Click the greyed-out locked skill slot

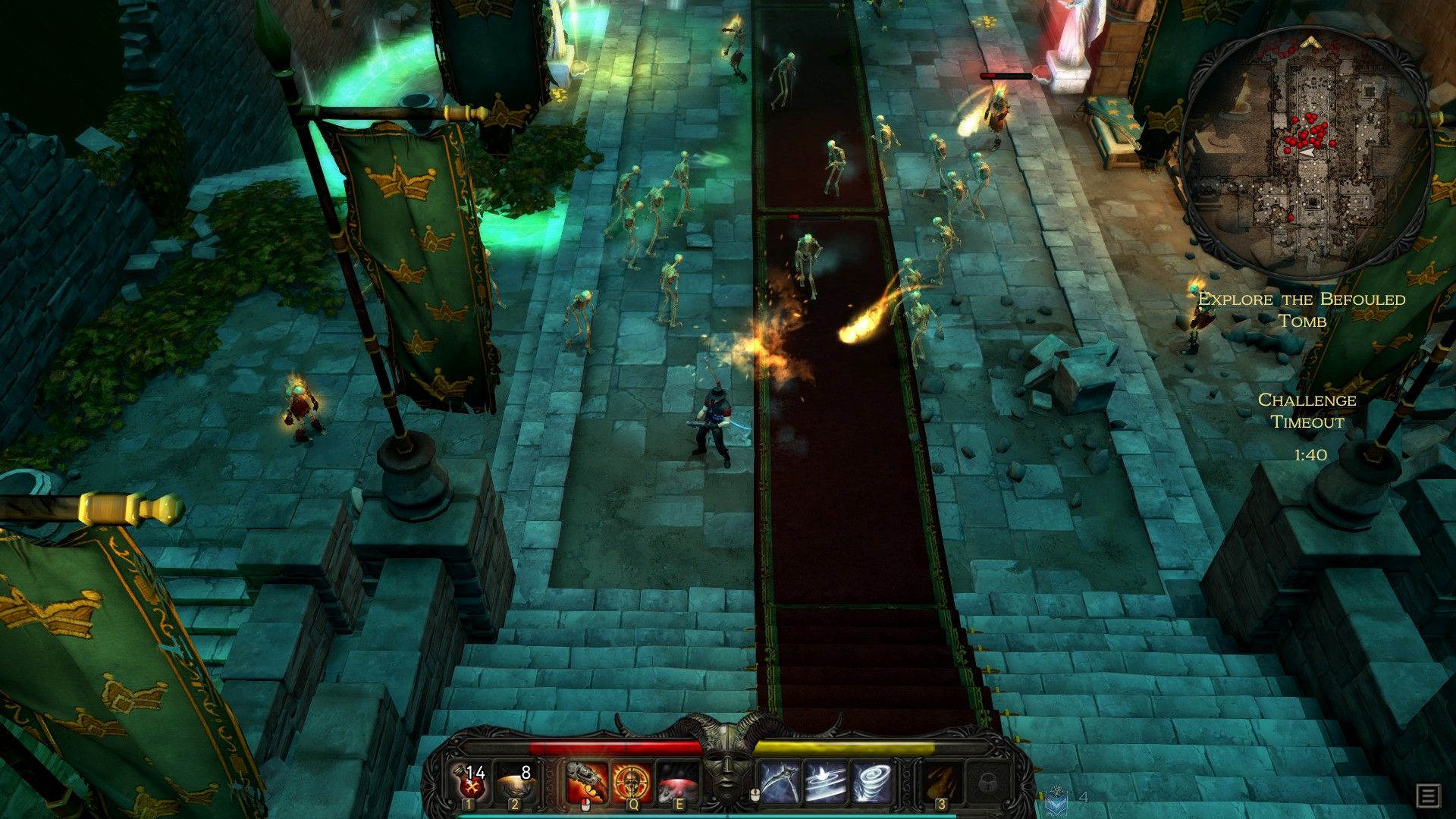[x=987, y=783]
